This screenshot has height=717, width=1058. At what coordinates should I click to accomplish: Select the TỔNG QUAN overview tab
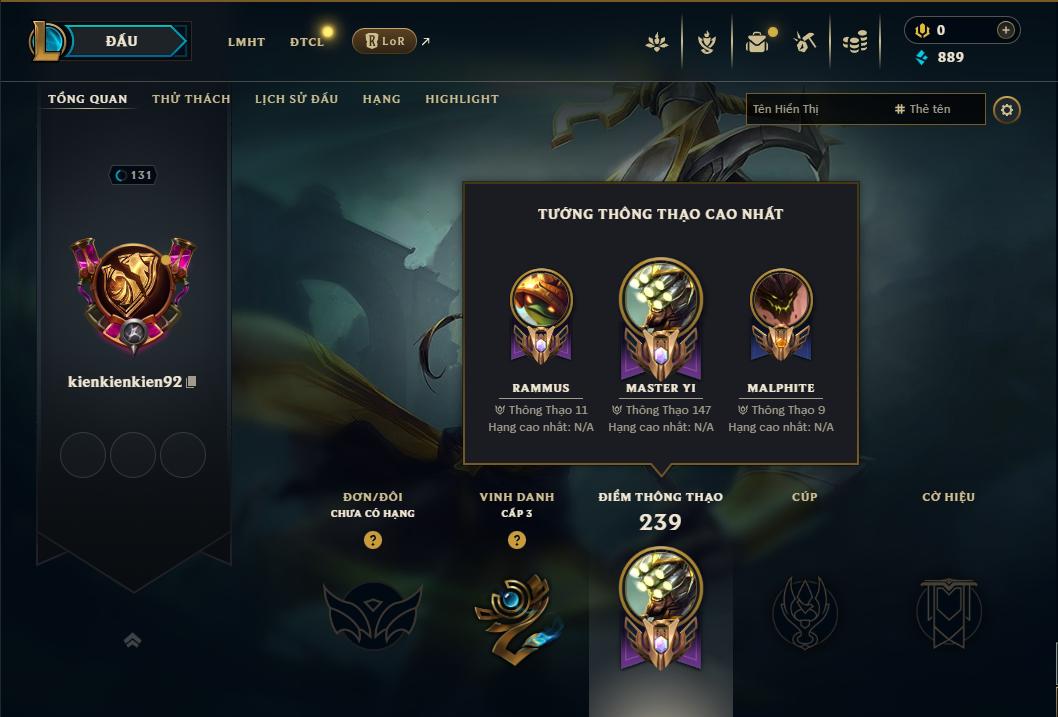88,99
